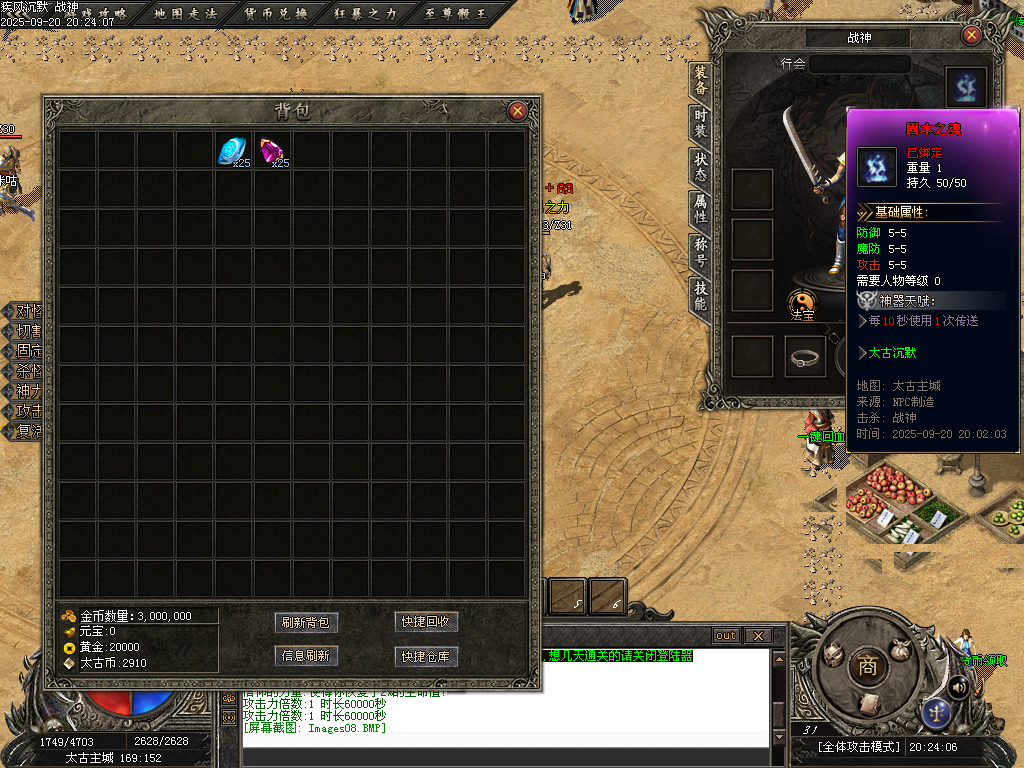Open the 商 shop button
This screenshot has width=1024, height=768.
click(866, 667)
